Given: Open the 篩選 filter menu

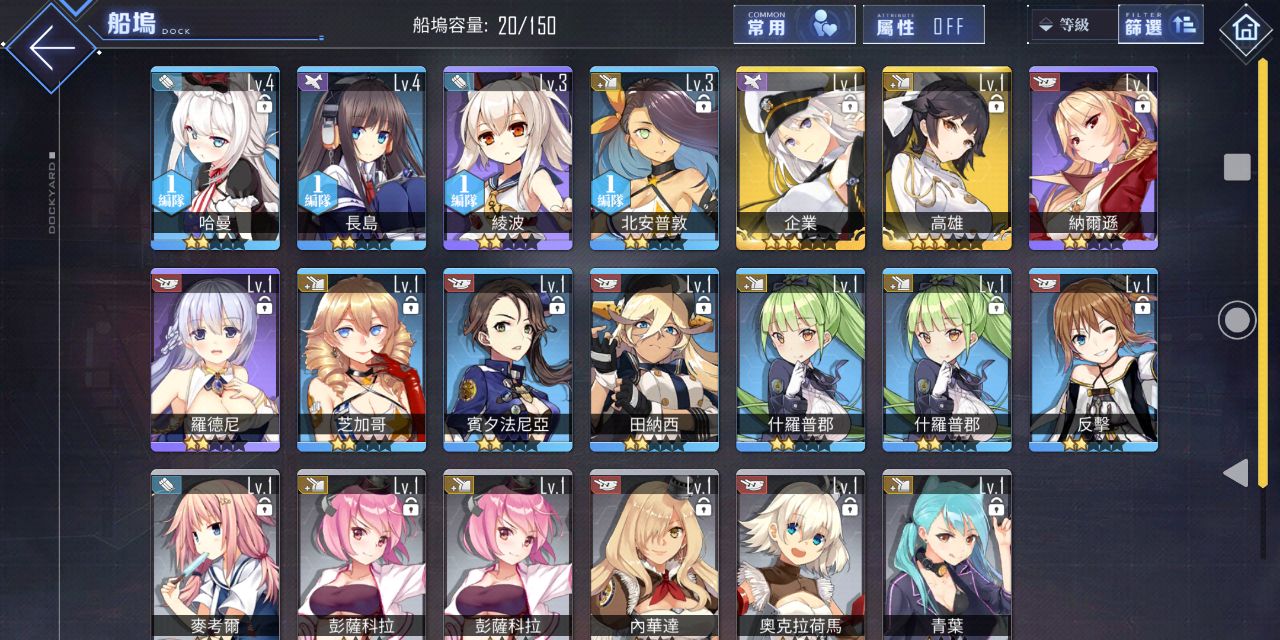Looking at the screenshot, I should click(1160, 25).
